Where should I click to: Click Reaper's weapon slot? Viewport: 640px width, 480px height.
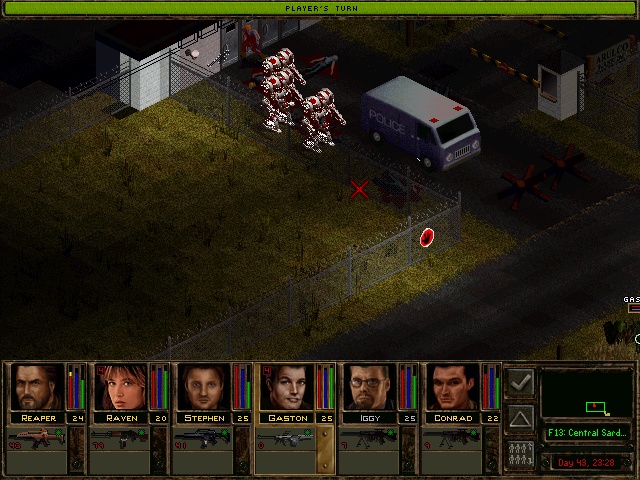[37, 438]
